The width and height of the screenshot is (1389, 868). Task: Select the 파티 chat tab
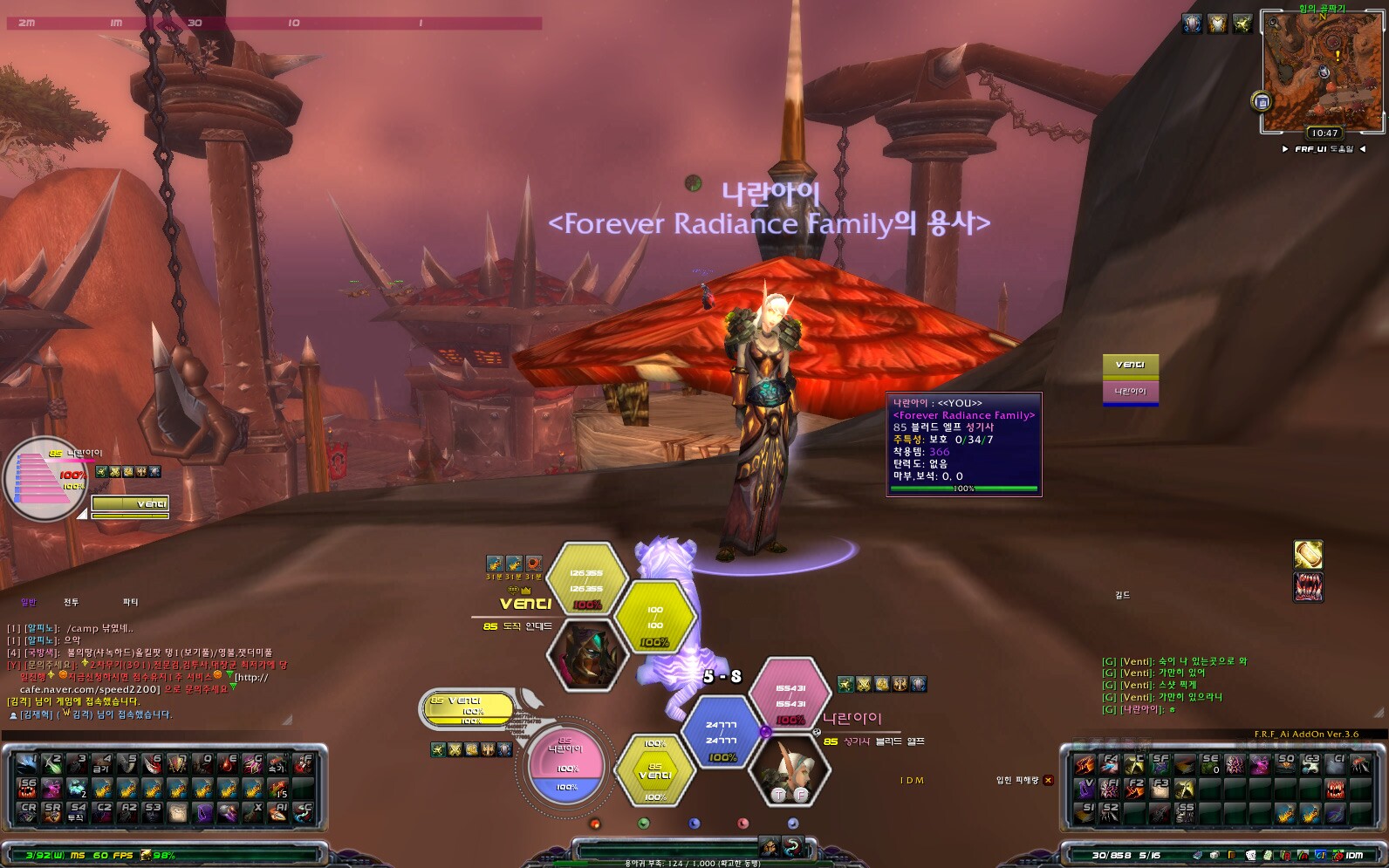point(130,602)
